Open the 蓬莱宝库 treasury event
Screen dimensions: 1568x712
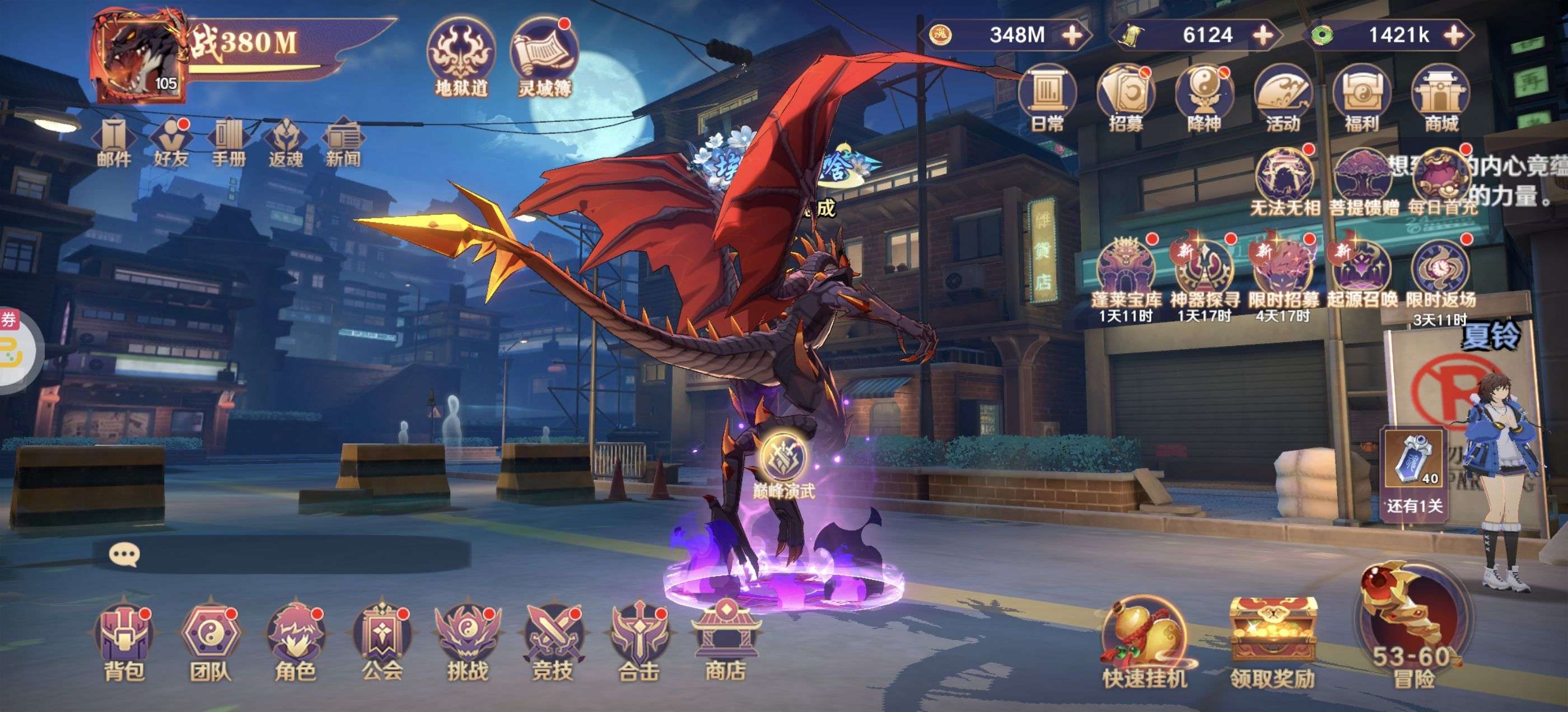point(1126,274)
